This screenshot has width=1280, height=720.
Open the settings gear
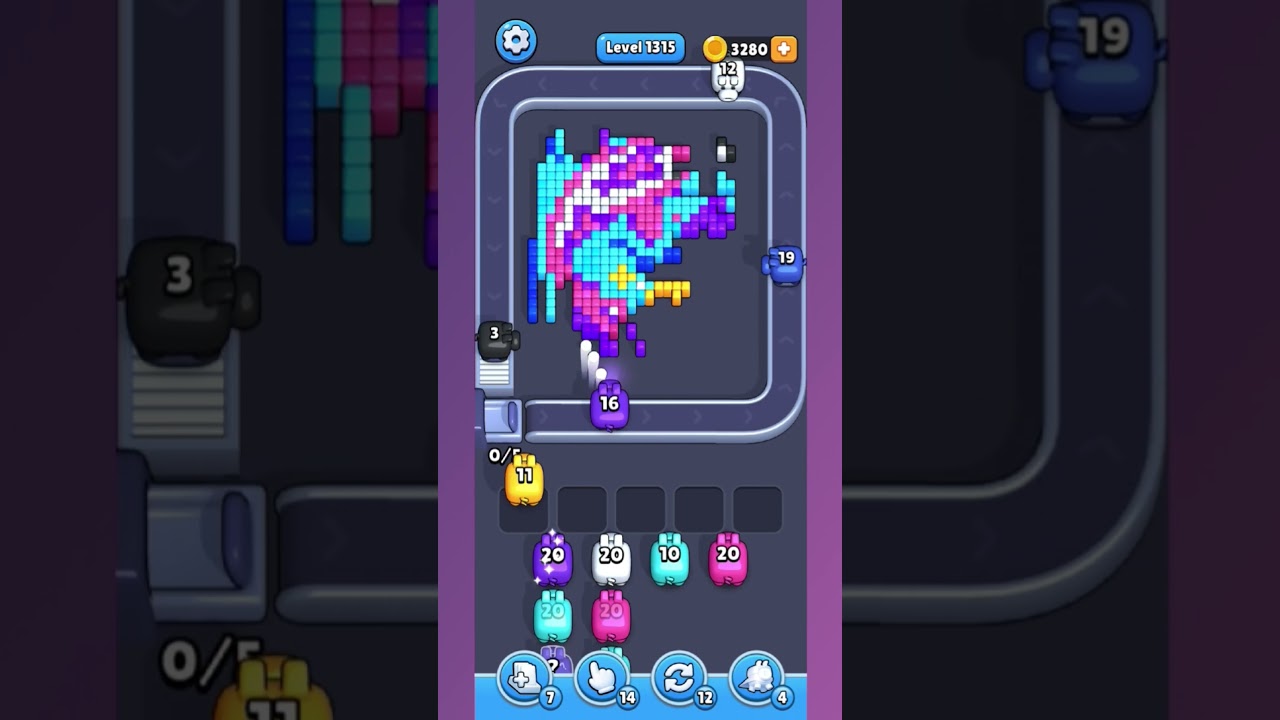[x=516, y=42]
